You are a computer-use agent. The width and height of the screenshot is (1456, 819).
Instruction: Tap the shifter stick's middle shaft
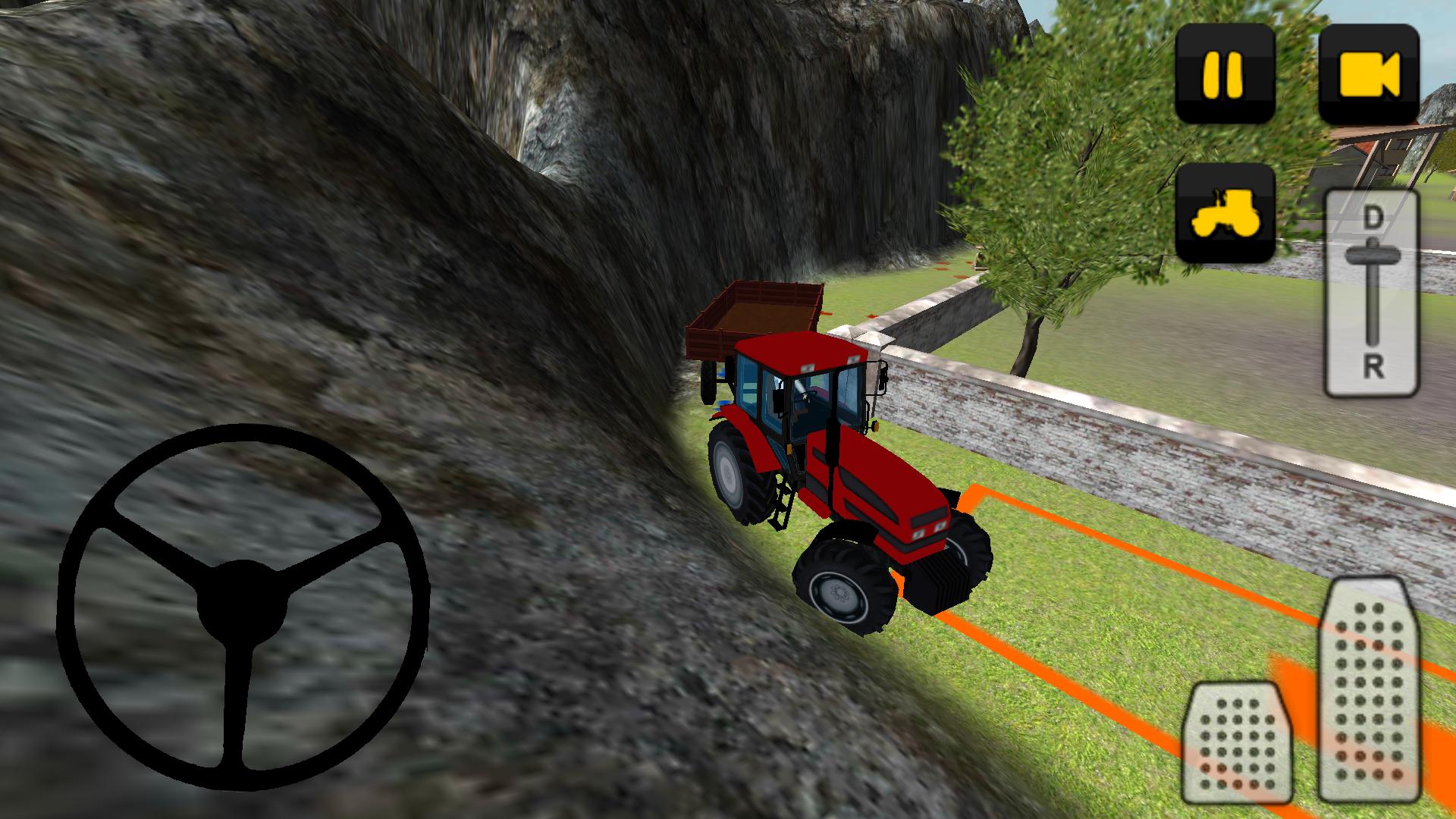(1373, 303)
